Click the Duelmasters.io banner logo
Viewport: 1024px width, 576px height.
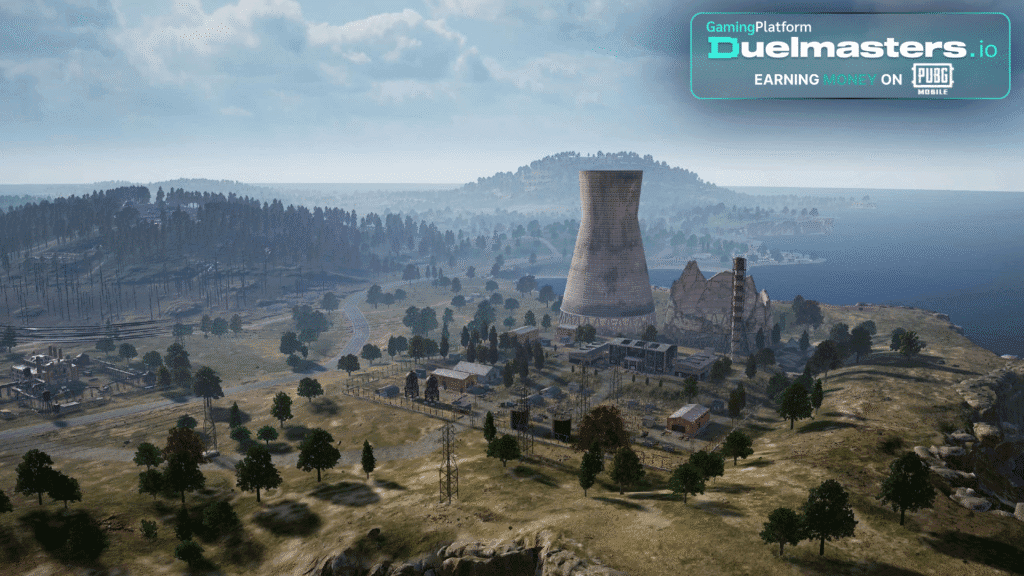pos(850,47)
